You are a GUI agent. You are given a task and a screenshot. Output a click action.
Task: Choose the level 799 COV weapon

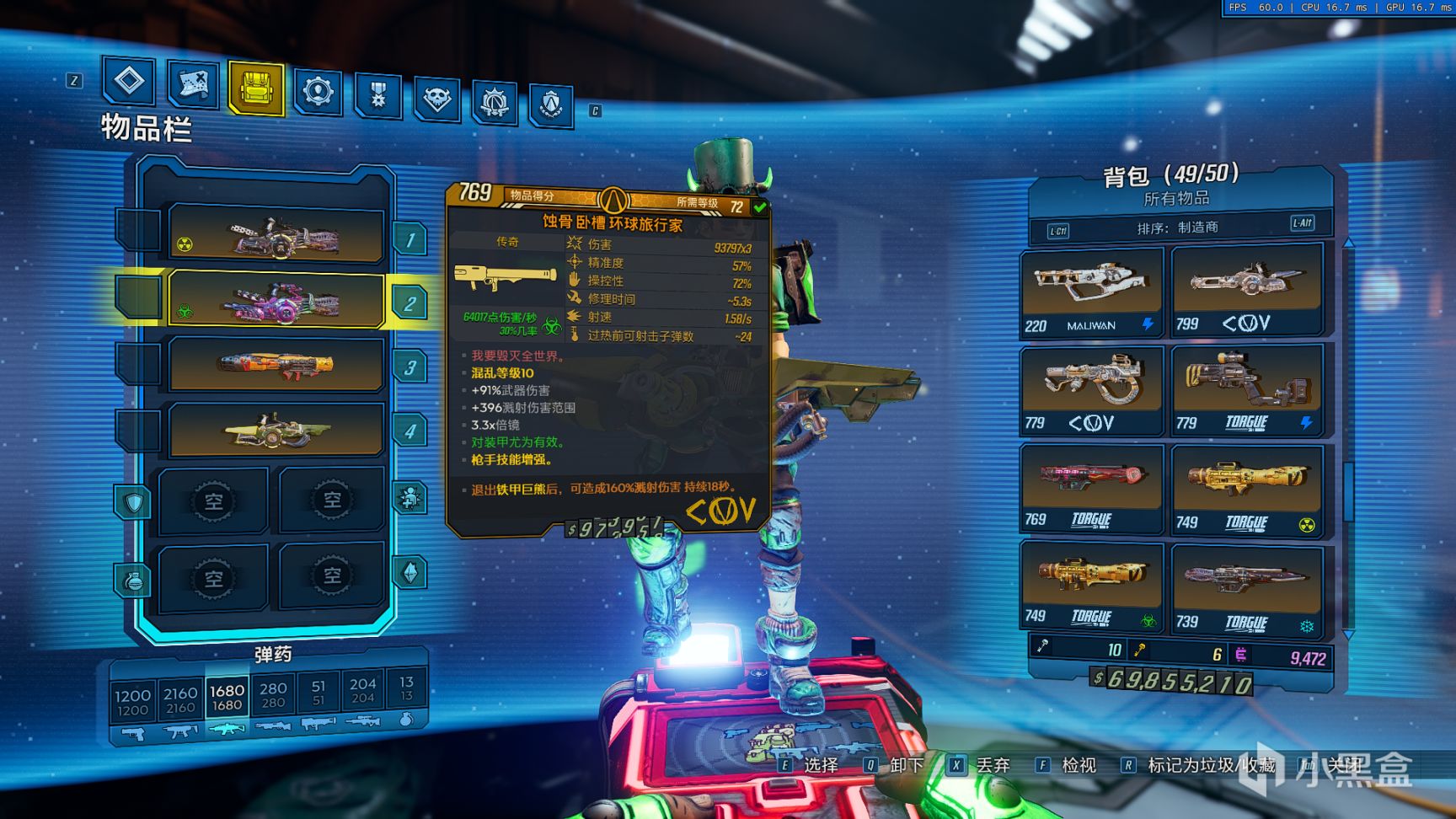[x=1245, y=289]
